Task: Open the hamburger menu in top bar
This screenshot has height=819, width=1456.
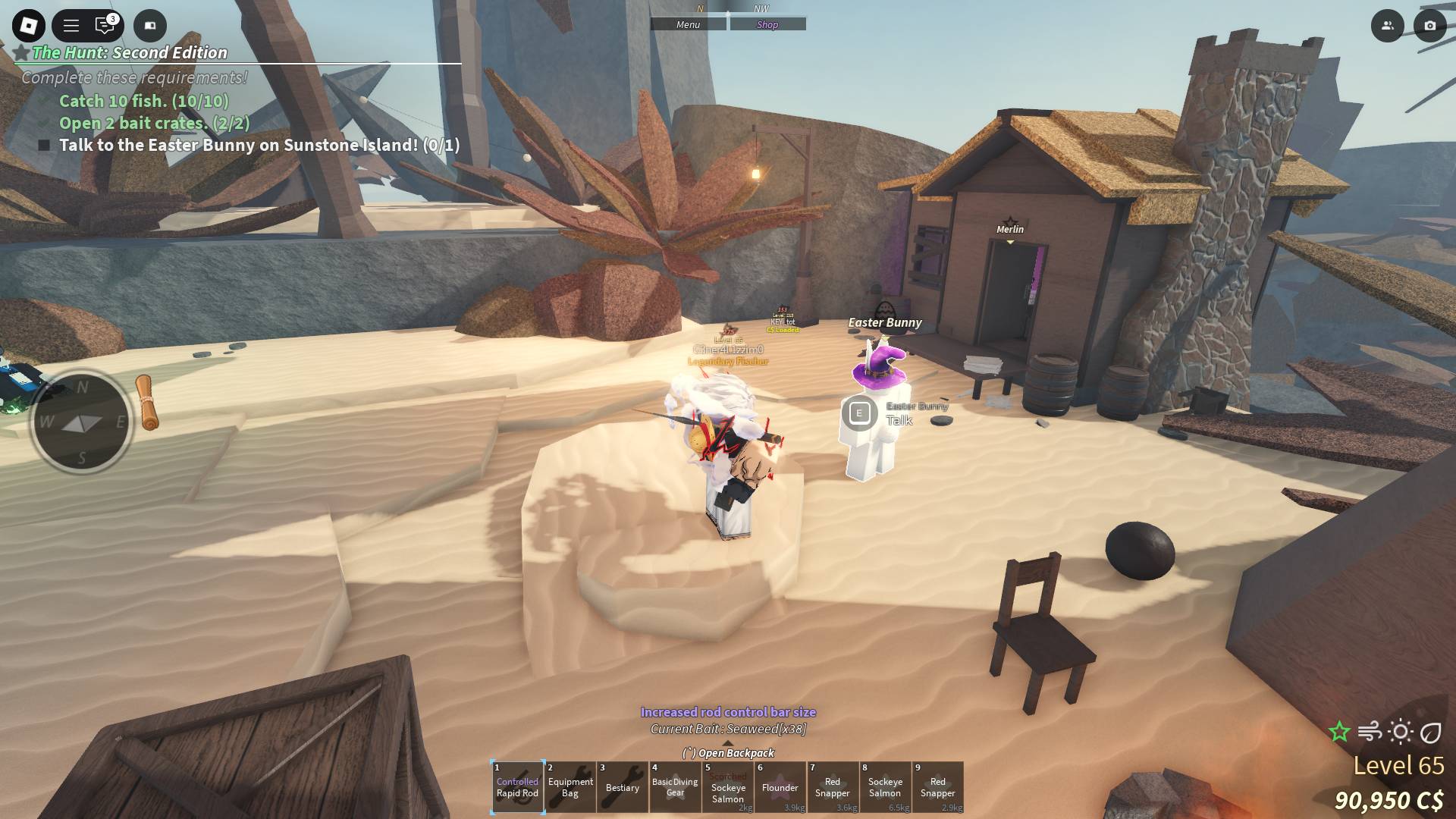Action: click(71, 26)
